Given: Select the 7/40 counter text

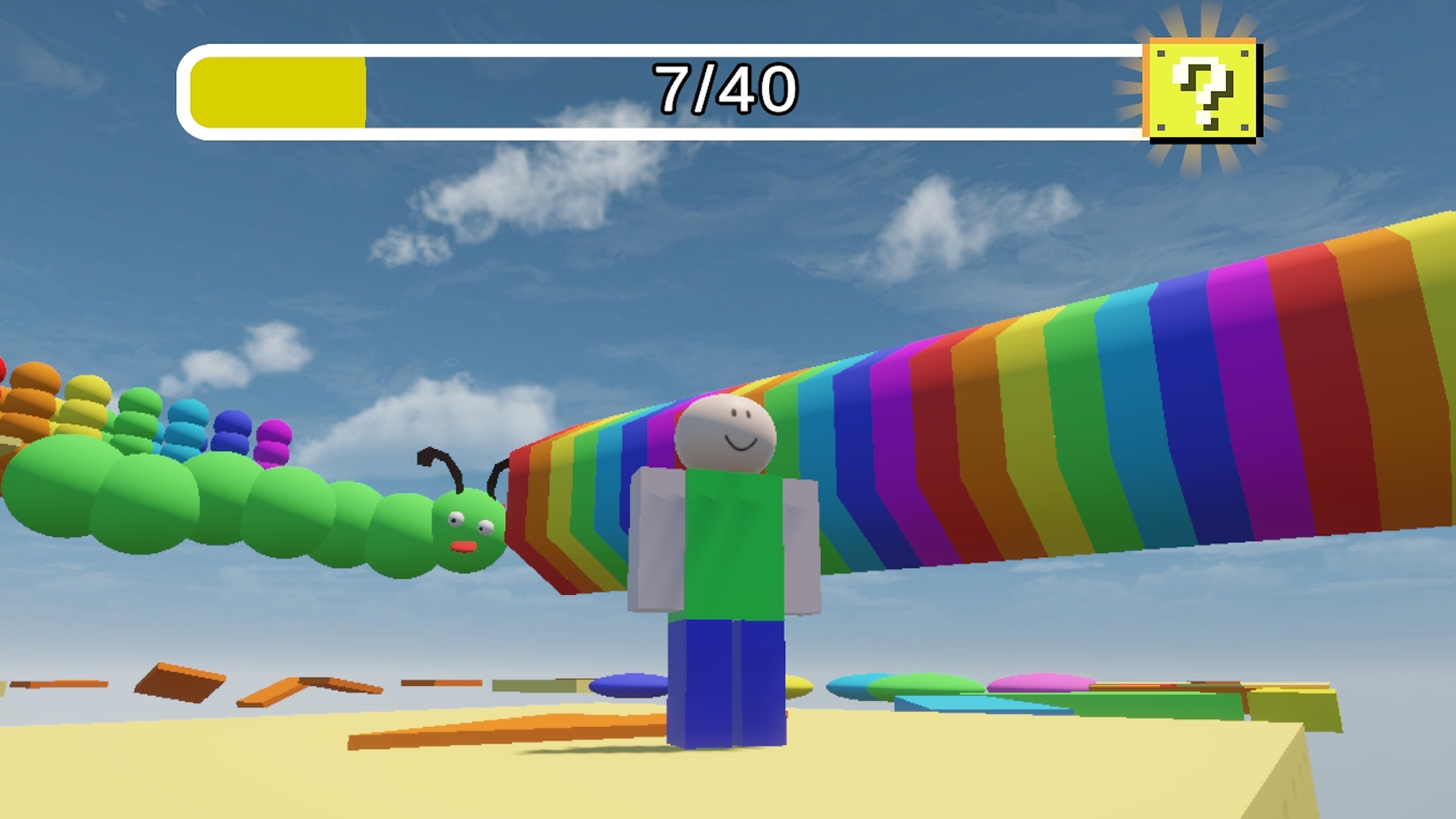Looking at the screenshot, I should click(x=726, y=87).
